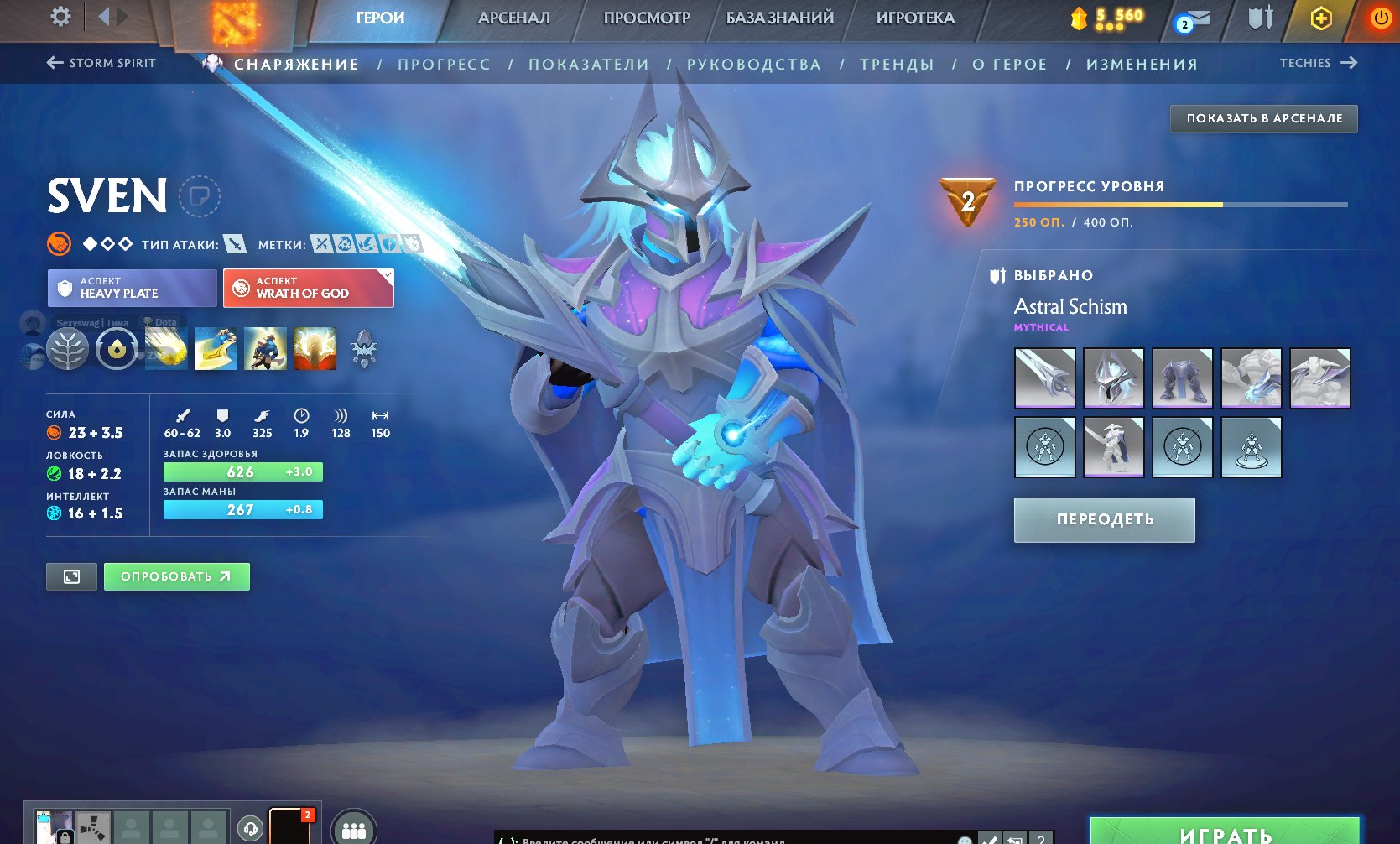1400x844 pixels.
Task: Open the God's Strength ability icon
Action: 315,348
